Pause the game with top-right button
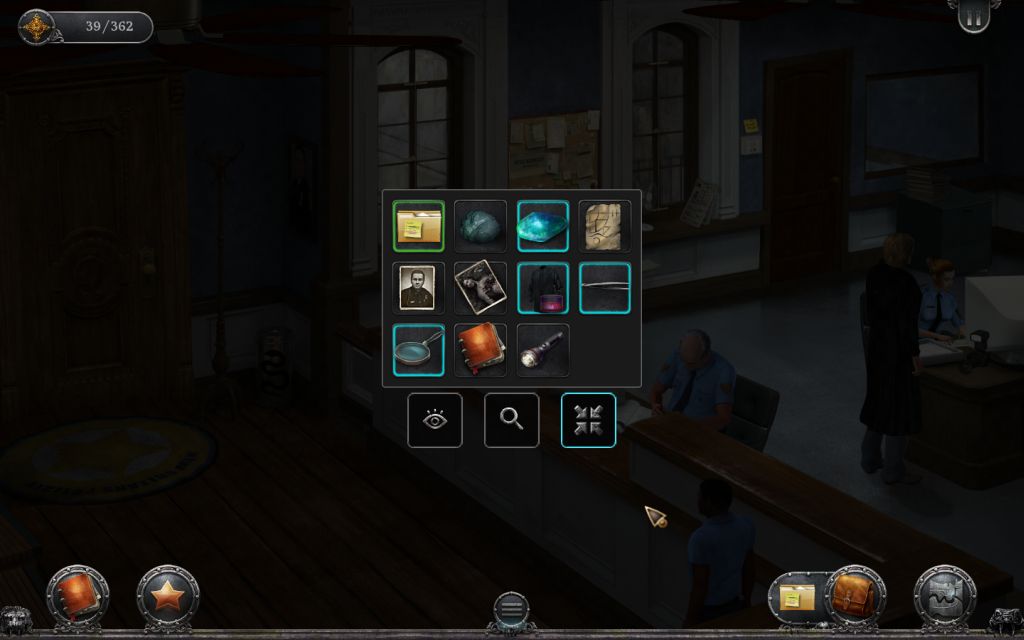The width and height of the screenshot is (1024, 640). point(974,18)
